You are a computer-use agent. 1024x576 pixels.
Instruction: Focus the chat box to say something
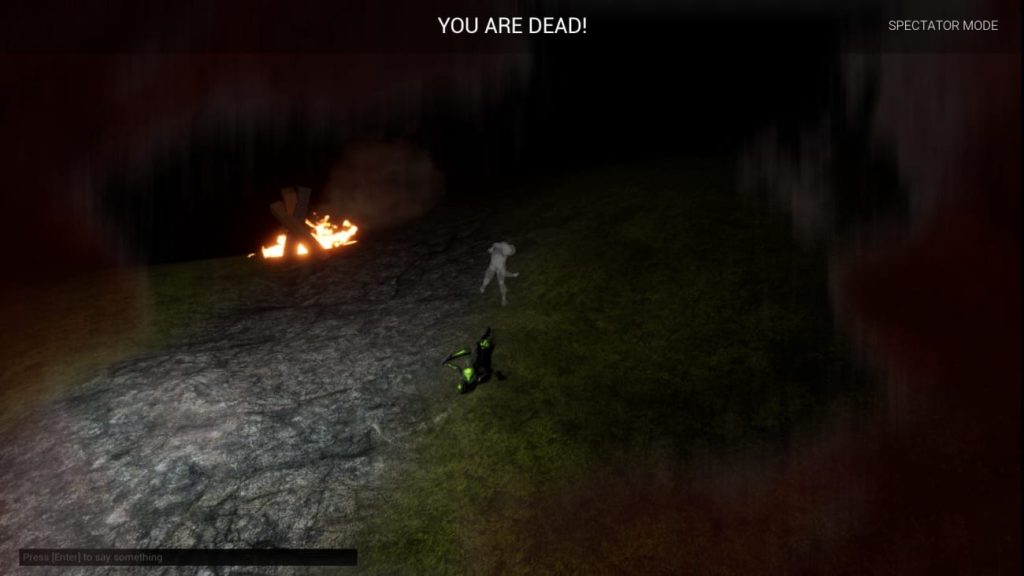click(187, 557)
